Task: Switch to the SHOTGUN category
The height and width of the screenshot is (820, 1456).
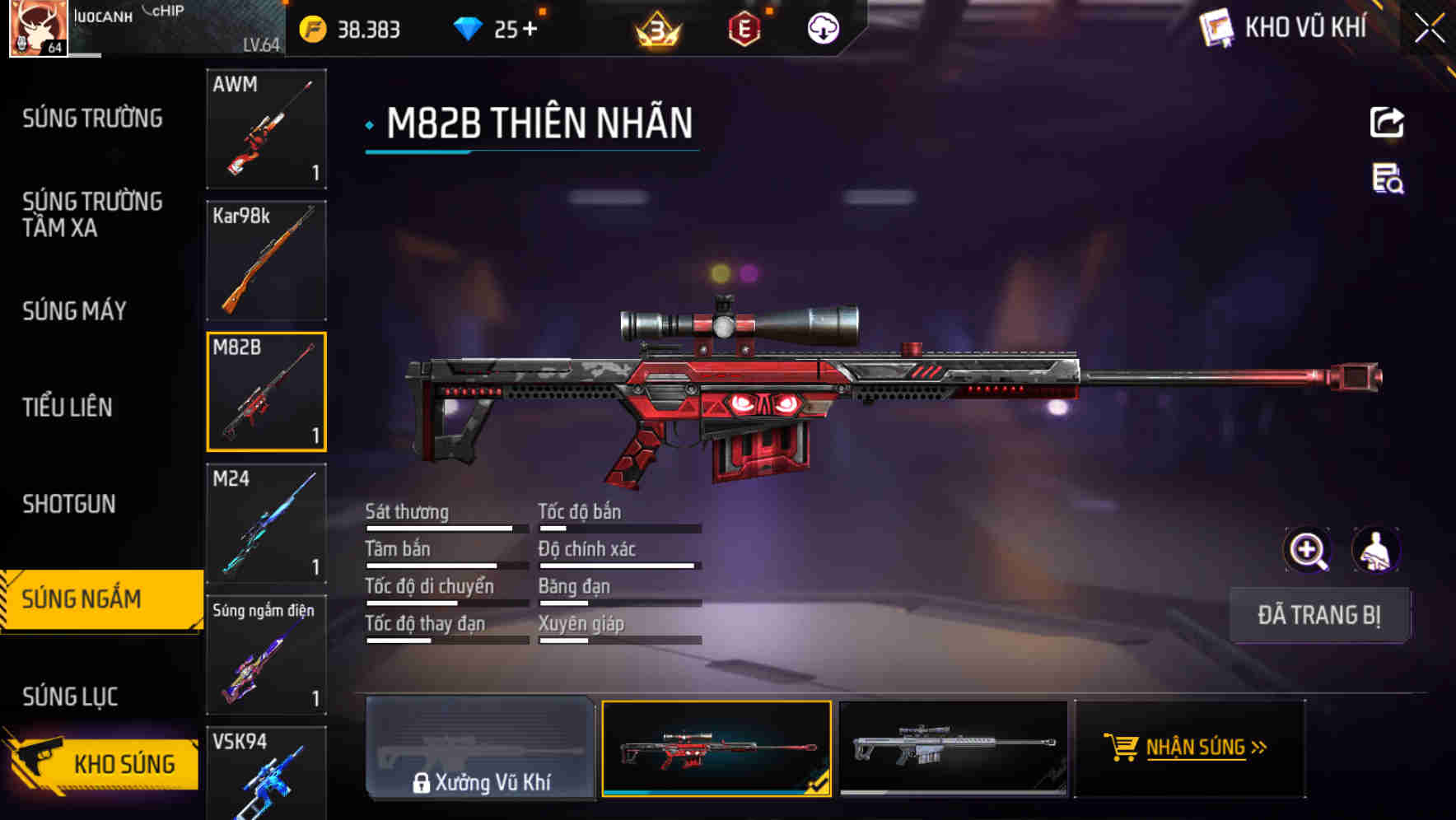Action: coord(69,504)
